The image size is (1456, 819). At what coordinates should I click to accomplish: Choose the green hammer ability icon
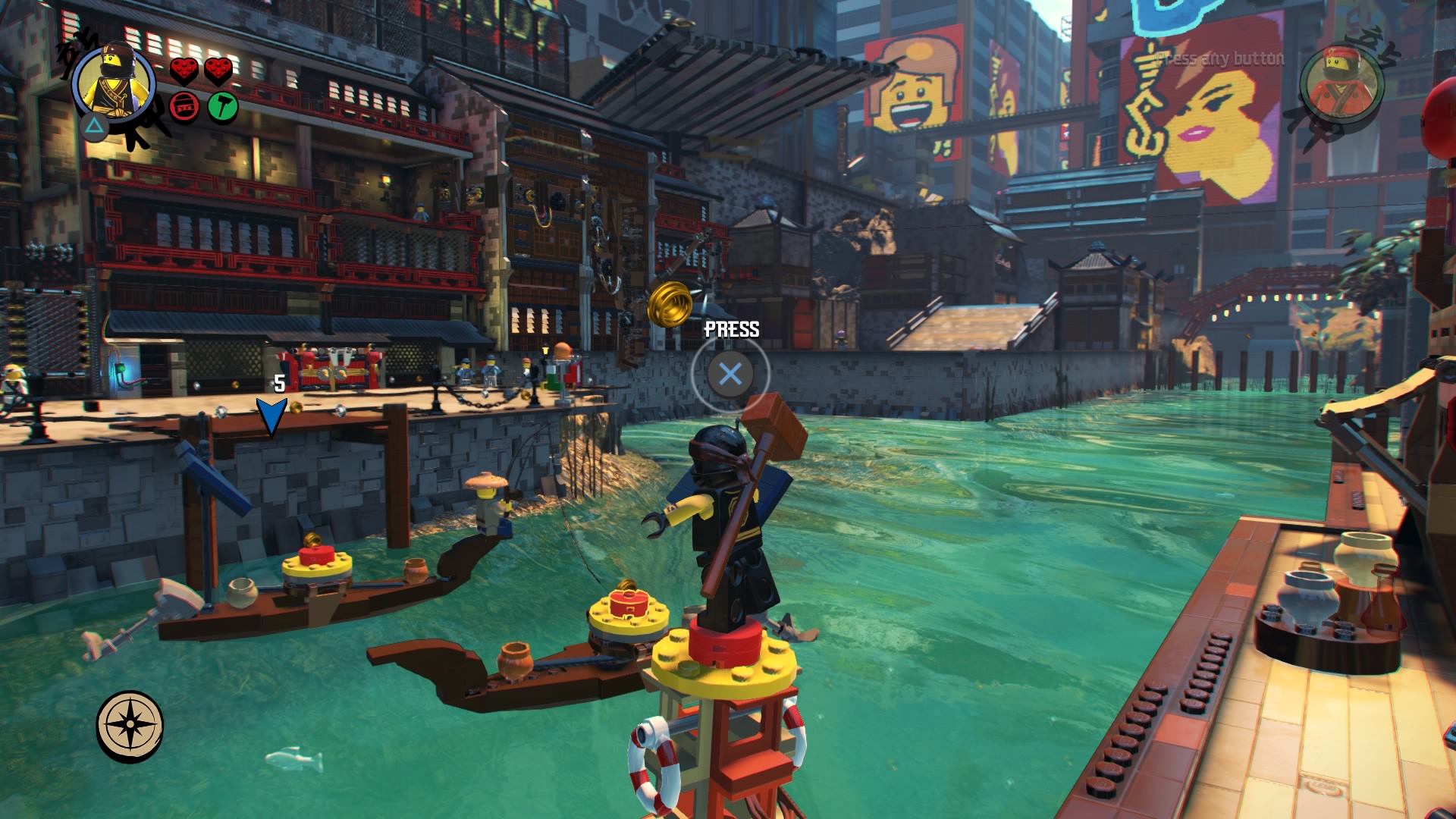pos(222,106)
